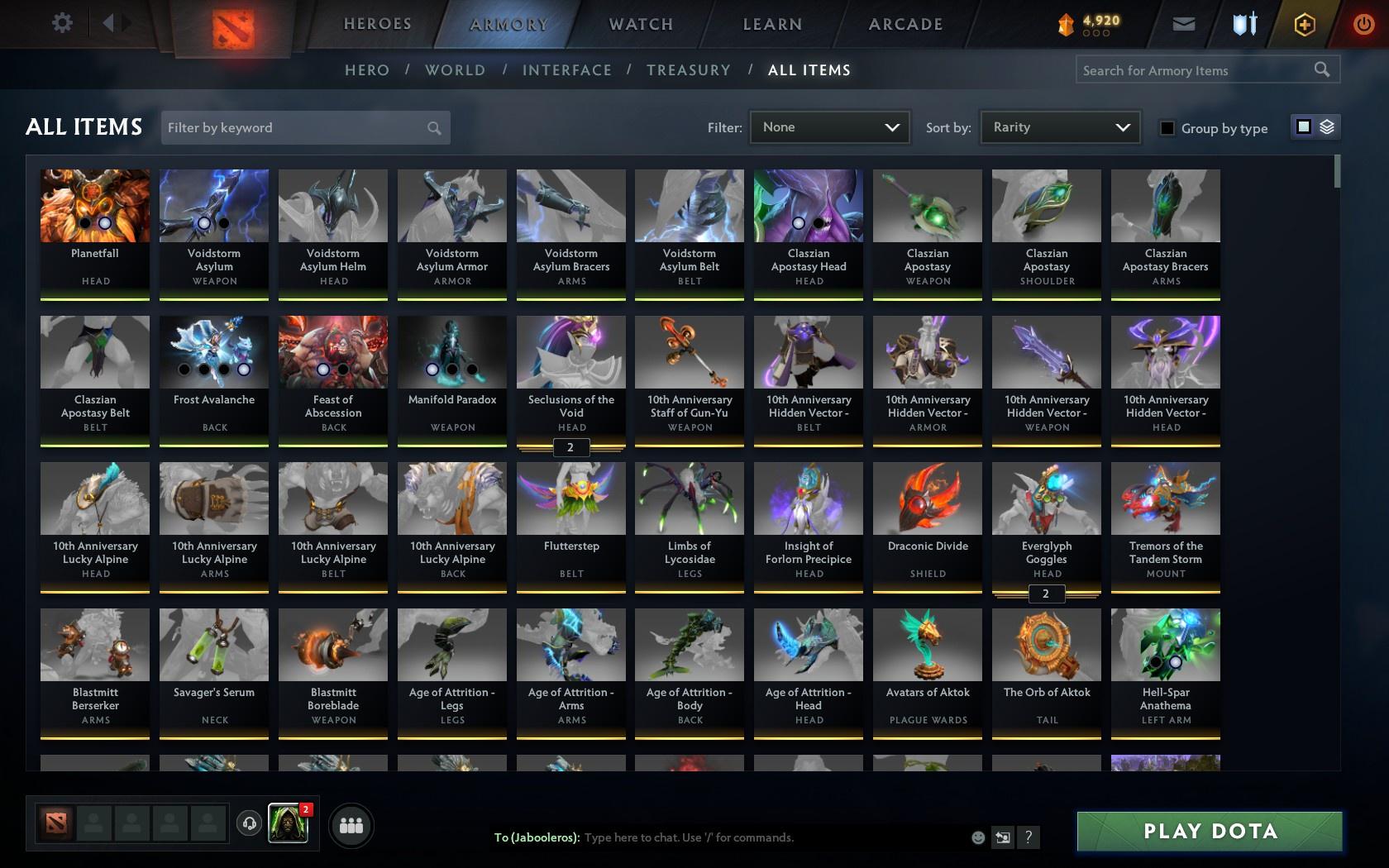Toggle the grid view square icon

(x=1305, y=126)
